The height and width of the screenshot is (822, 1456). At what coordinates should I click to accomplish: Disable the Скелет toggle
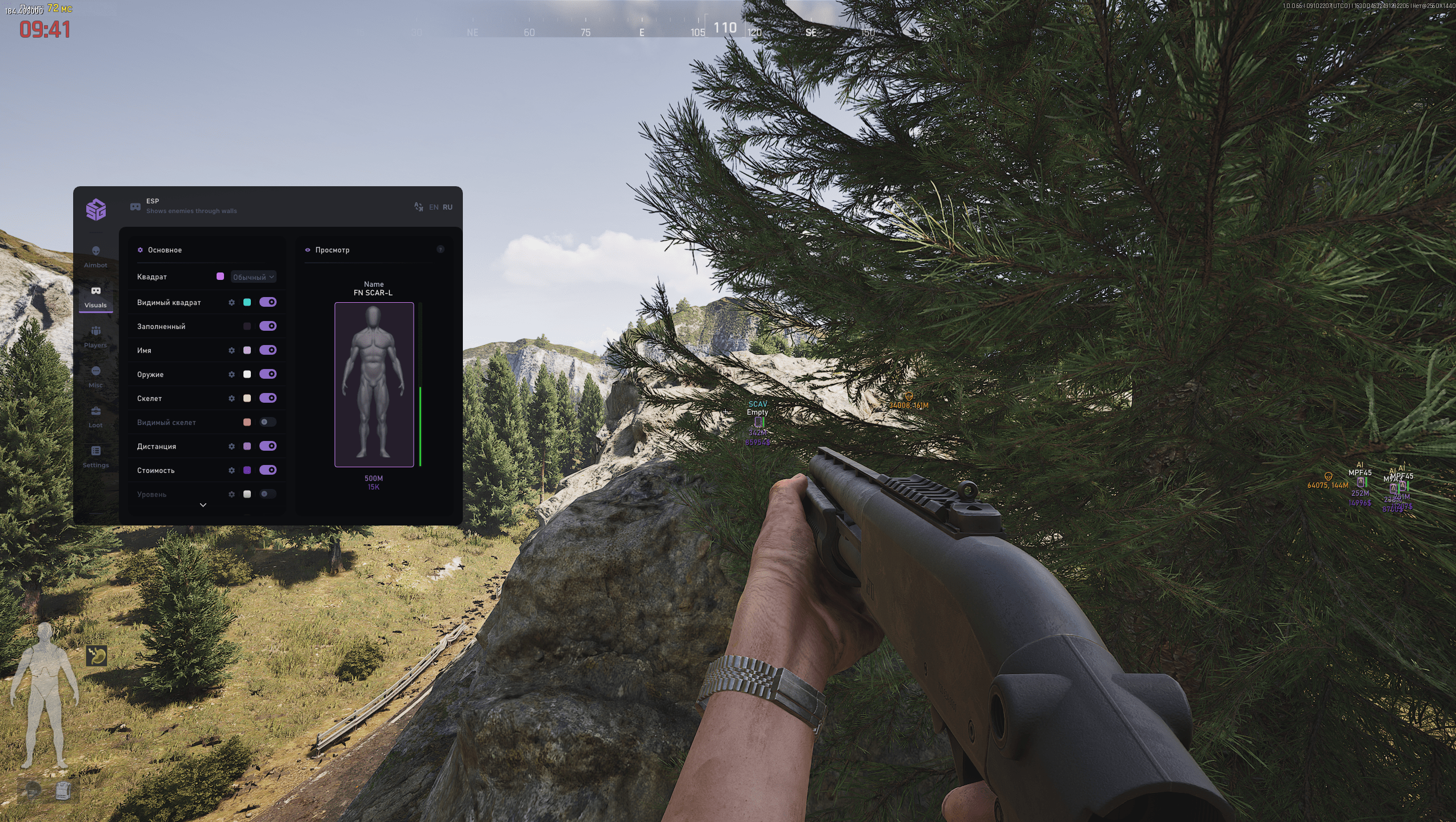click(x=267, y=398)
